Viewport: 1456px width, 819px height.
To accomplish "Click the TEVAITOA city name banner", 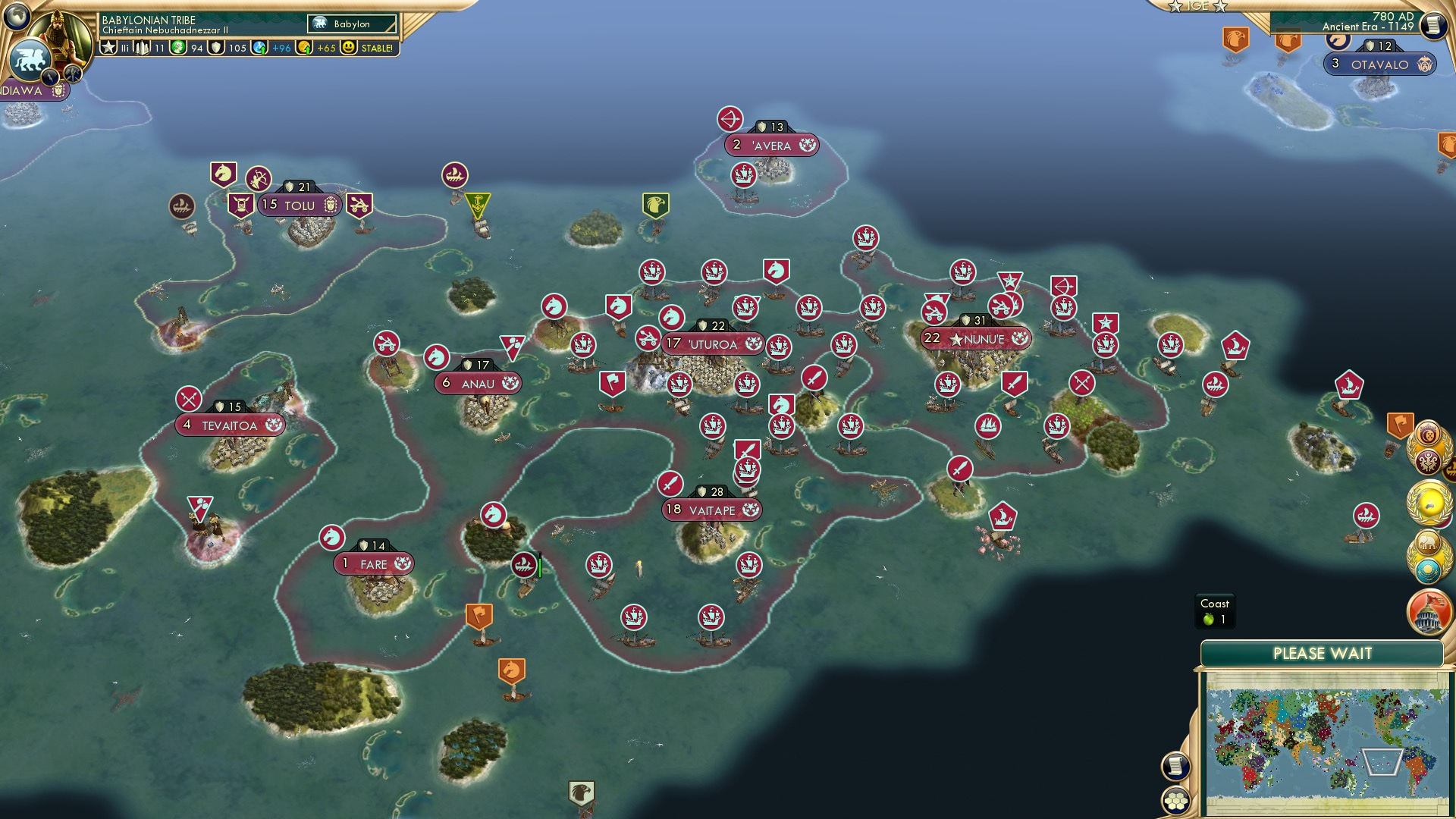I will [227, 425].
